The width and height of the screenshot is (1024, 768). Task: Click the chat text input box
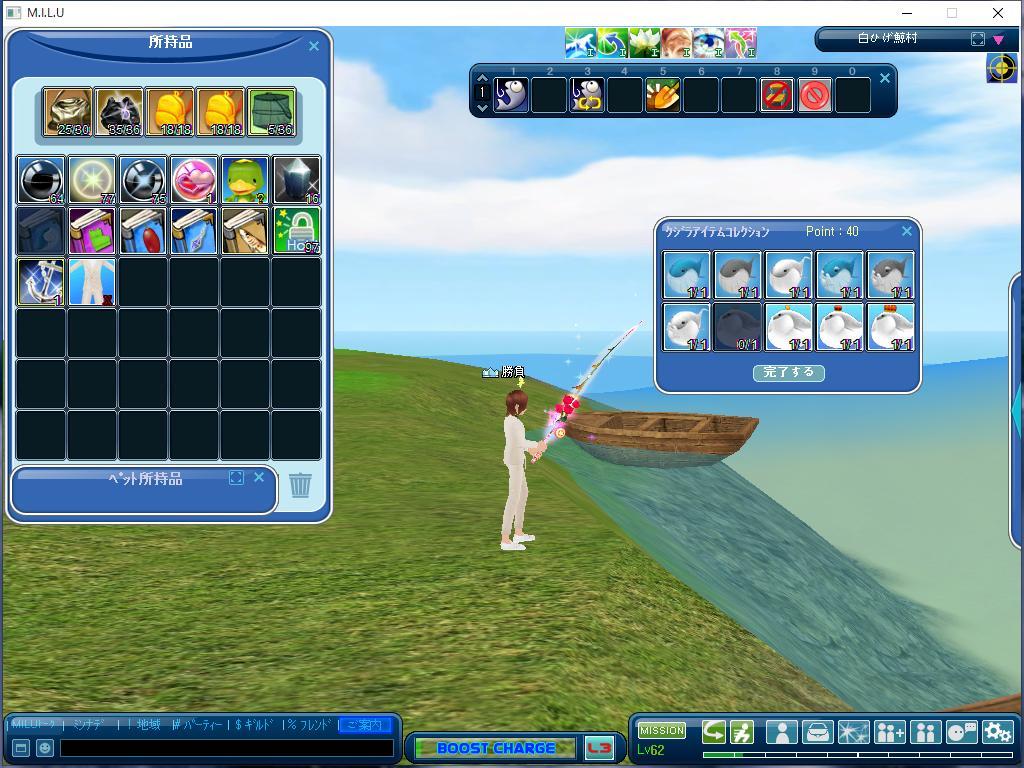pos(226,747)
